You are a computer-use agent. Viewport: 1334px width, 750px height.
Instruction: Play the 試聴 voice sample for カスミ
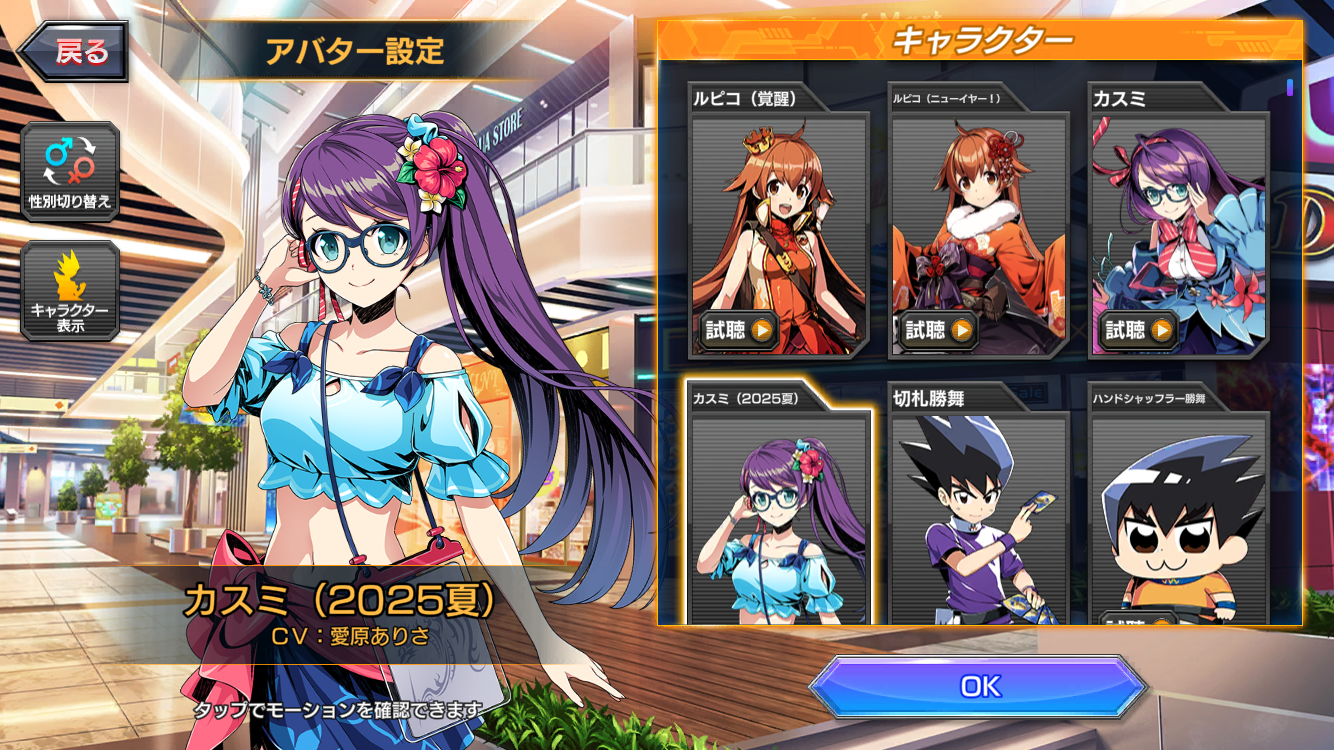click(1138, 329)
